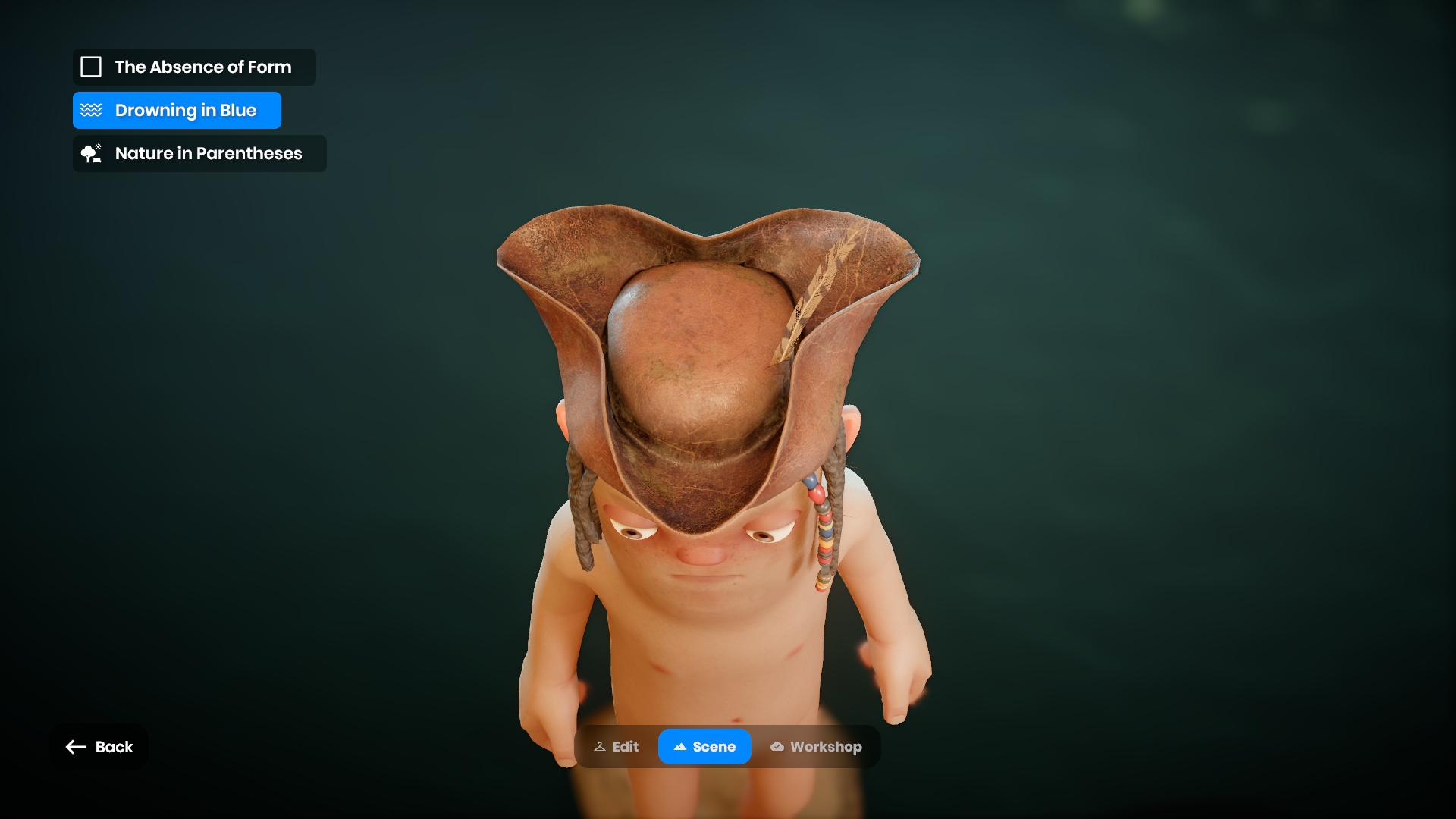
Task: Choose the Drowning in Blue scene
Action: (177, 111)
